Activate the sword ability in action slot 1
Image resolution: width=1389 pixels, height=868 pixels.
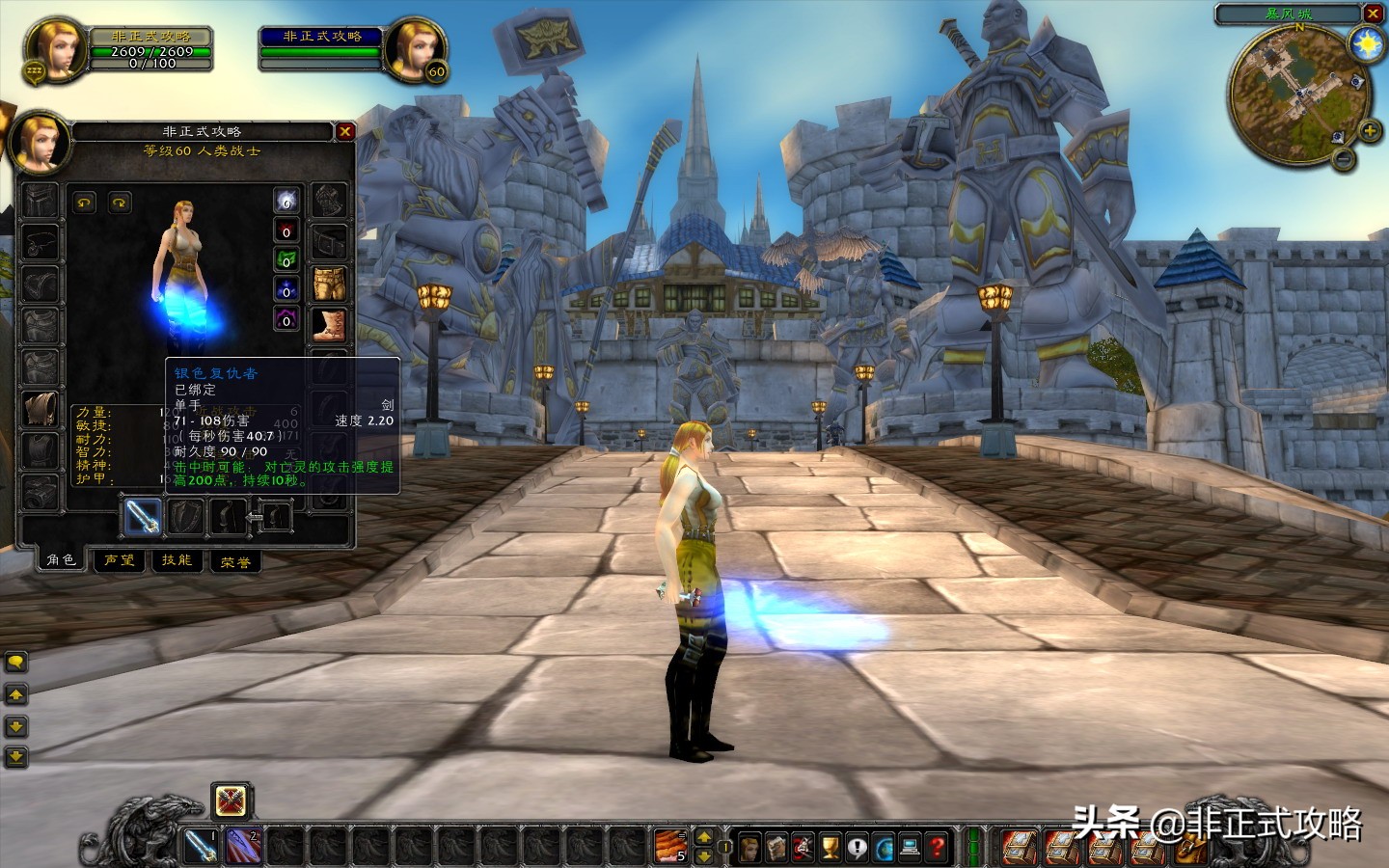[201, 847]
